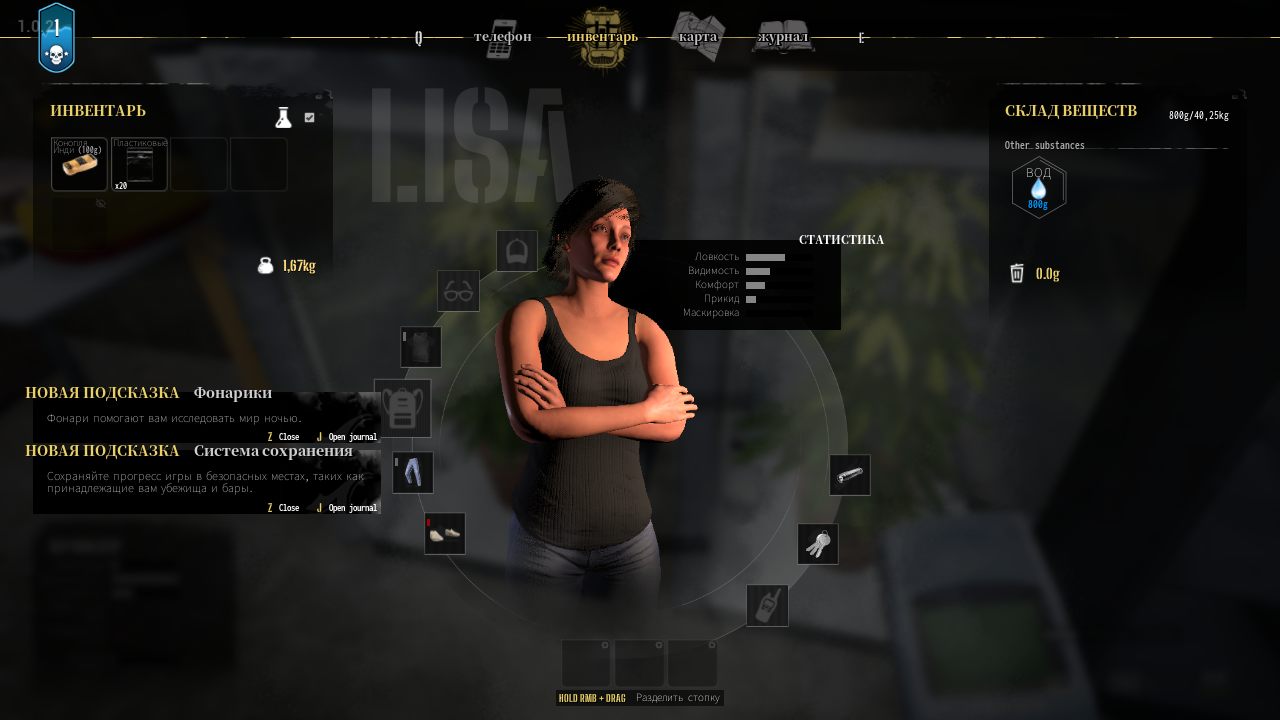
Task: Click the Конопля Инди (100g) inventory item
Action: 79,164
